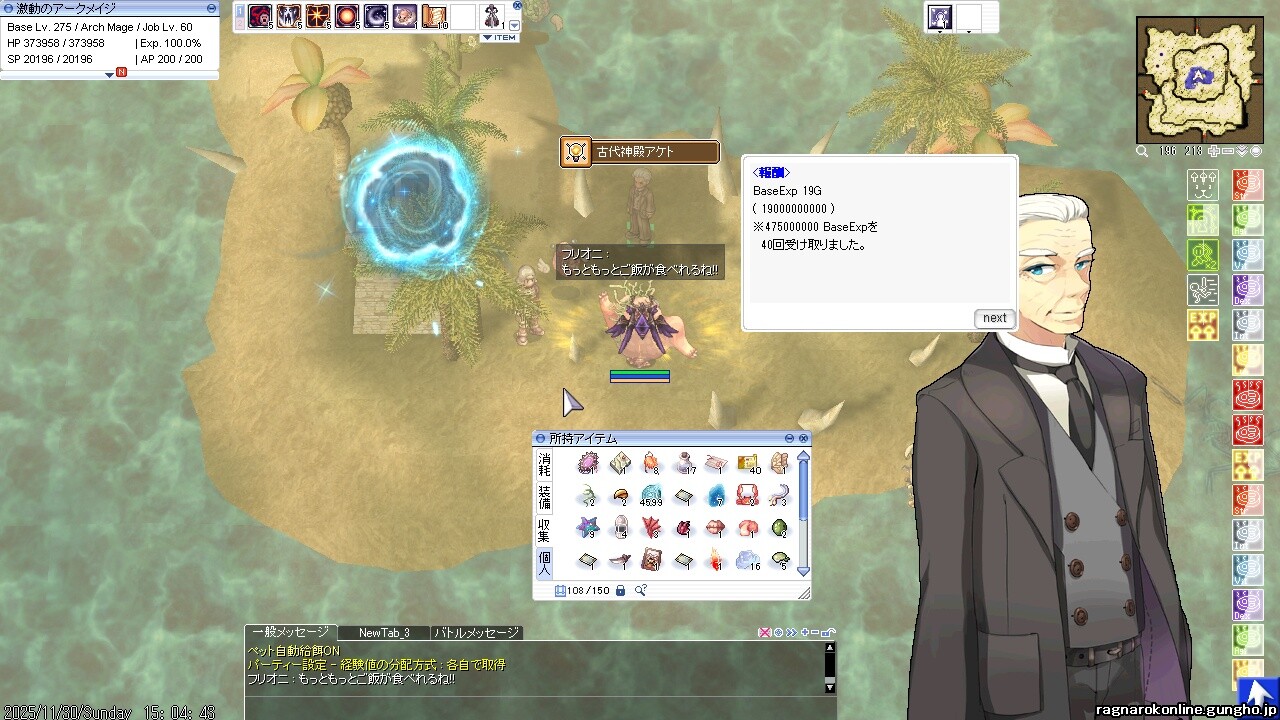Use the scroll item on the hotbar
This screenshot has height=720, width=1280.
coord(434,16)
